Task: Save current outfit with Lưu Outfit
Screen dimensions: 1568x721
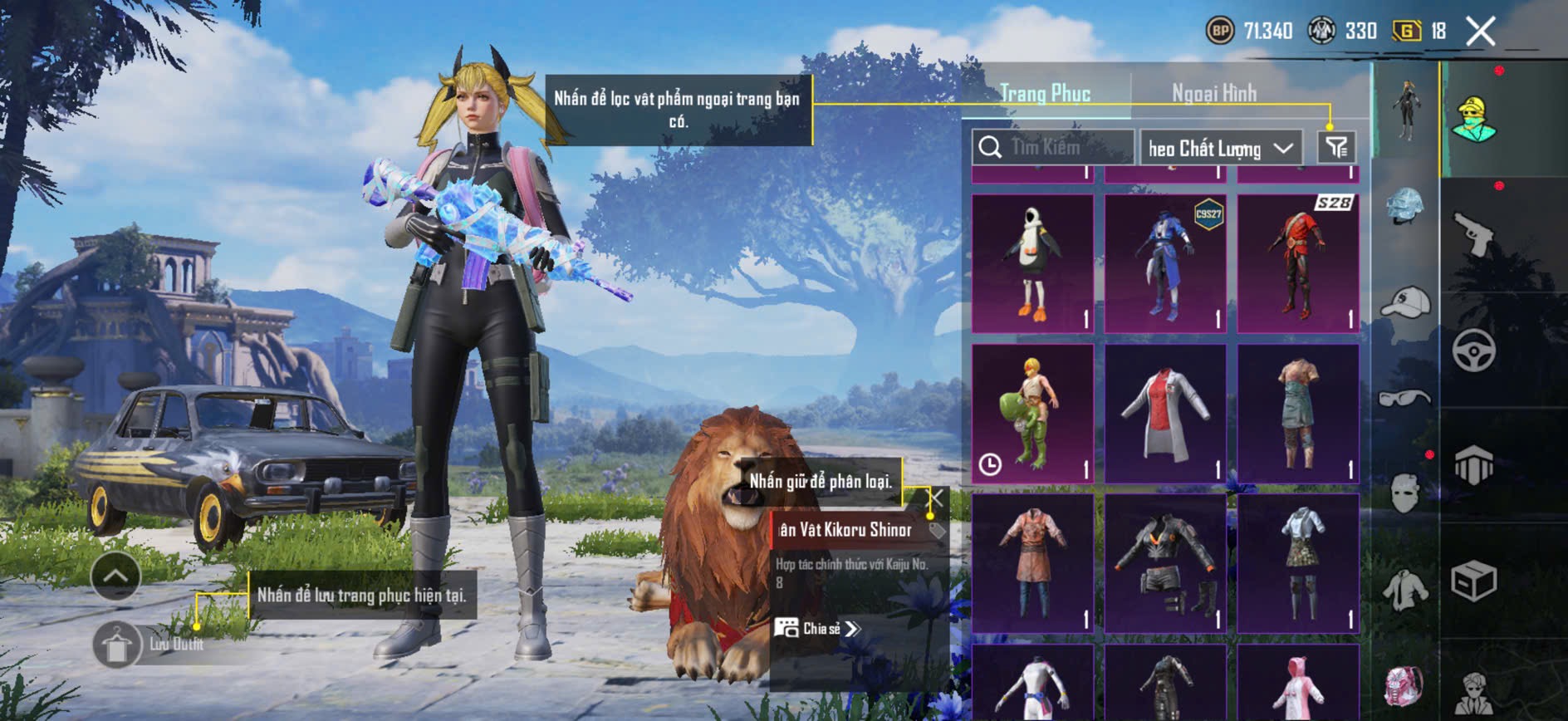Action: tap(117, 645)
